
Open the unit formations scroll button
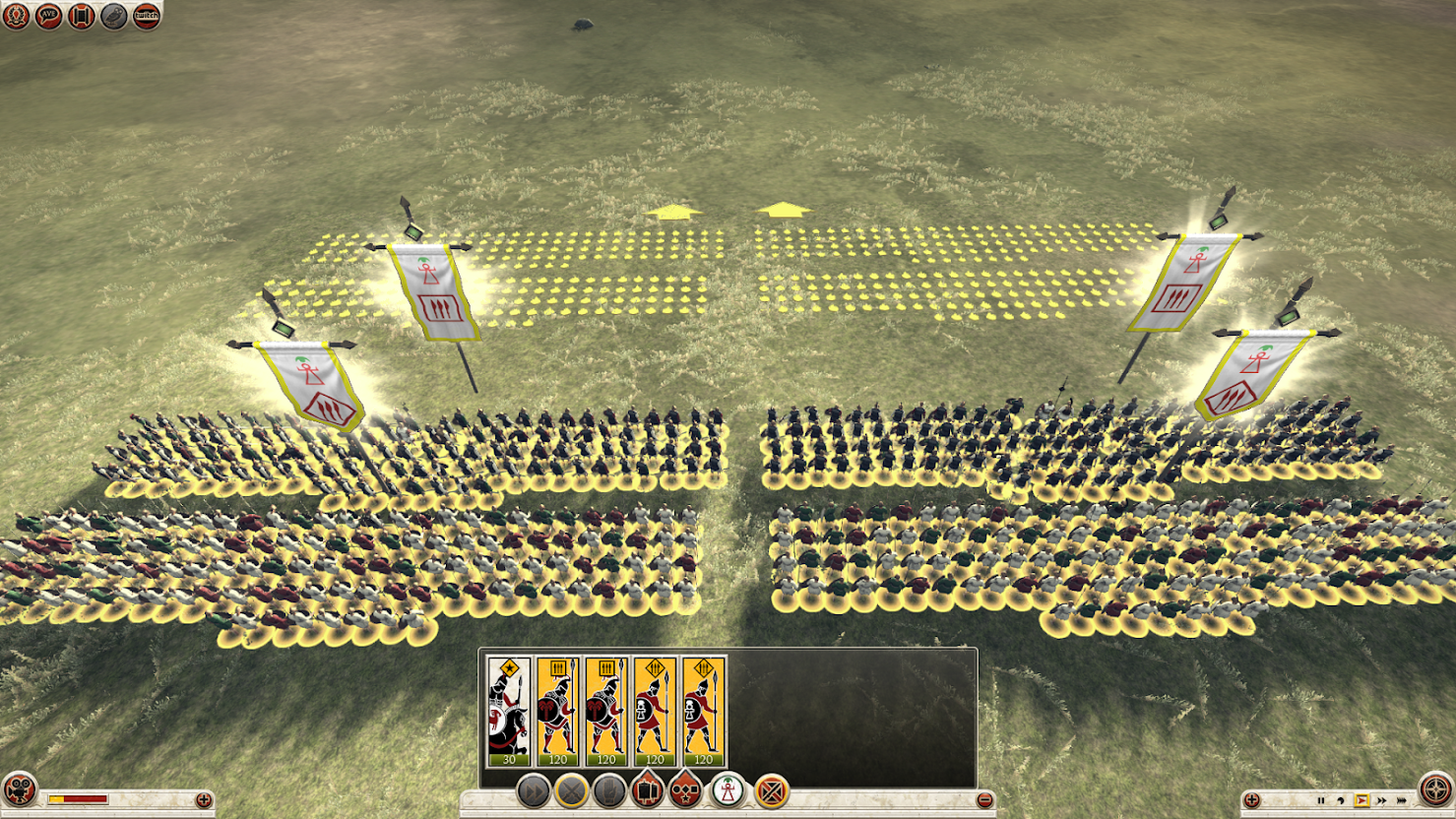point(648,790)
